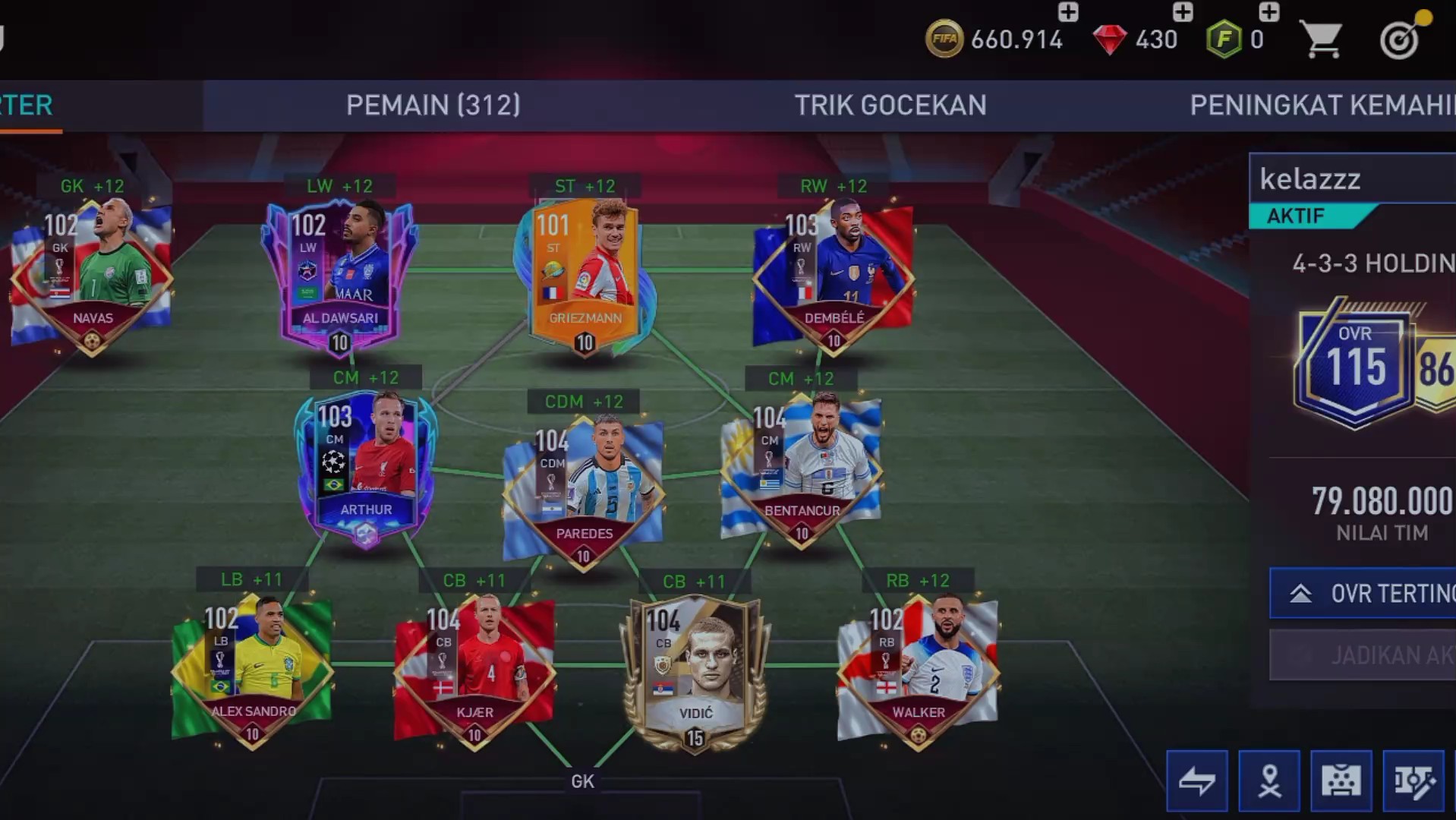Open the target objectives icon
The image size is (1456, 820).
tap(1401, 38)
